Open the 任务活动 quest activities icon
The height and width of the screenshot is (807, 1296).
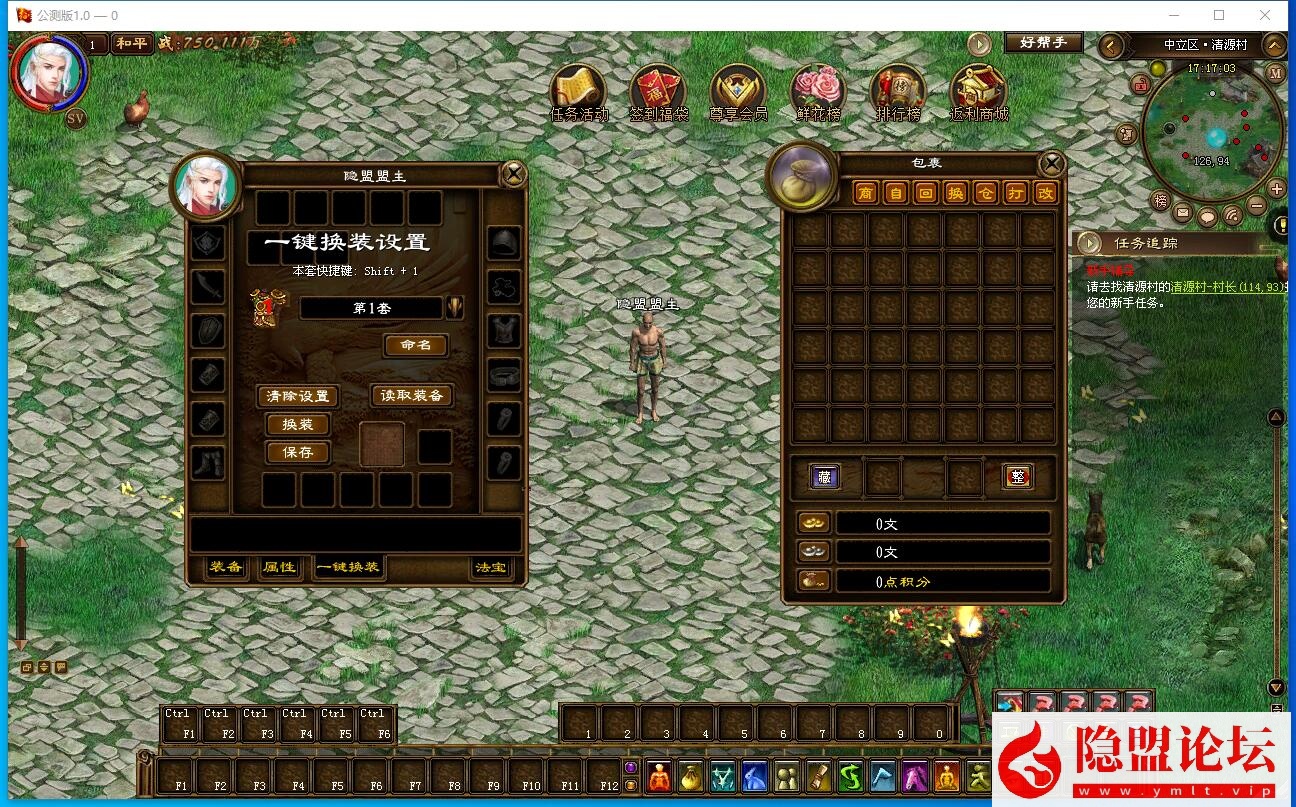pos(578,93)
